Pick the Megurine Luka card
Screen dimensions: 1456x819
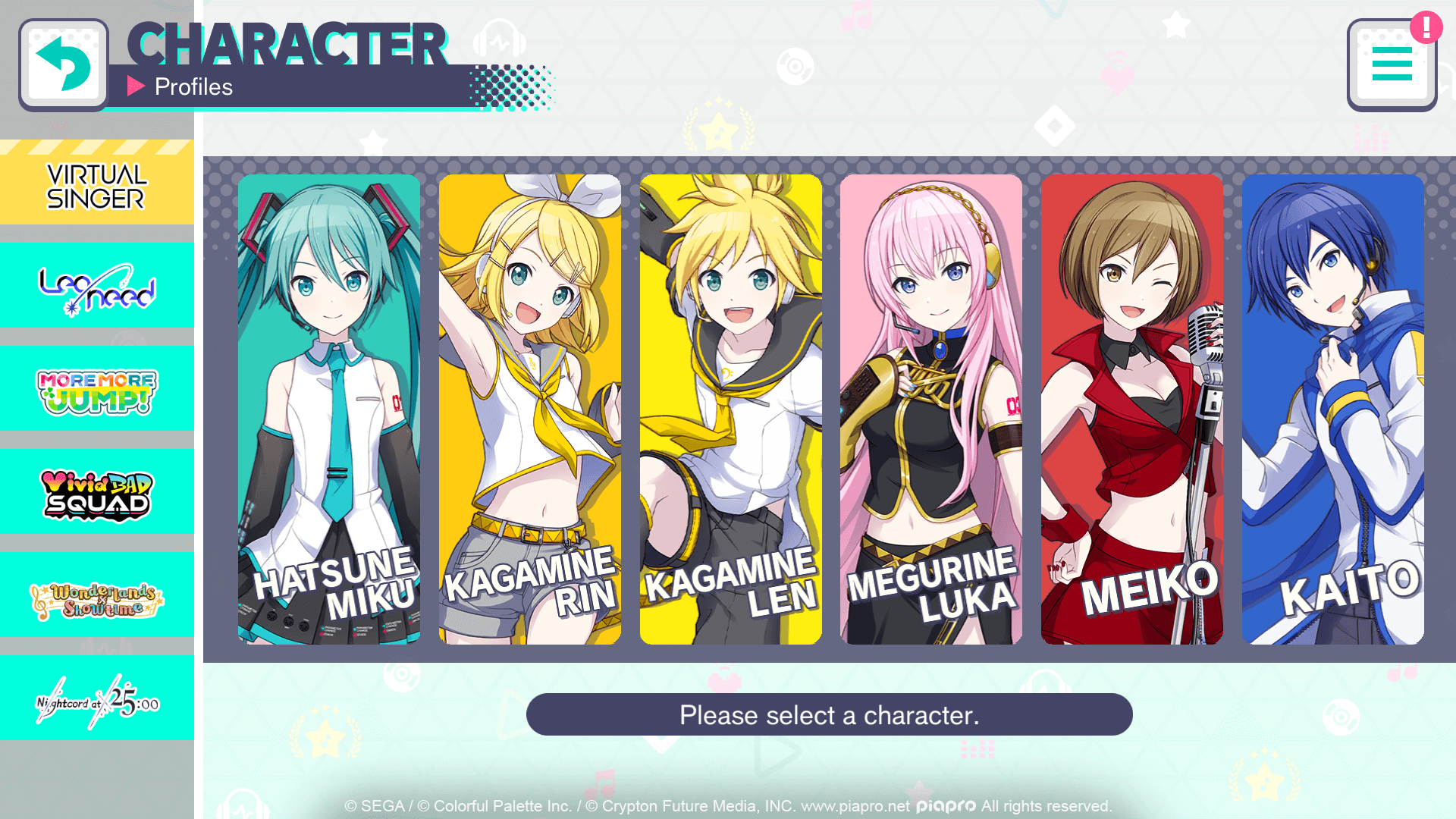coord(931,409)
